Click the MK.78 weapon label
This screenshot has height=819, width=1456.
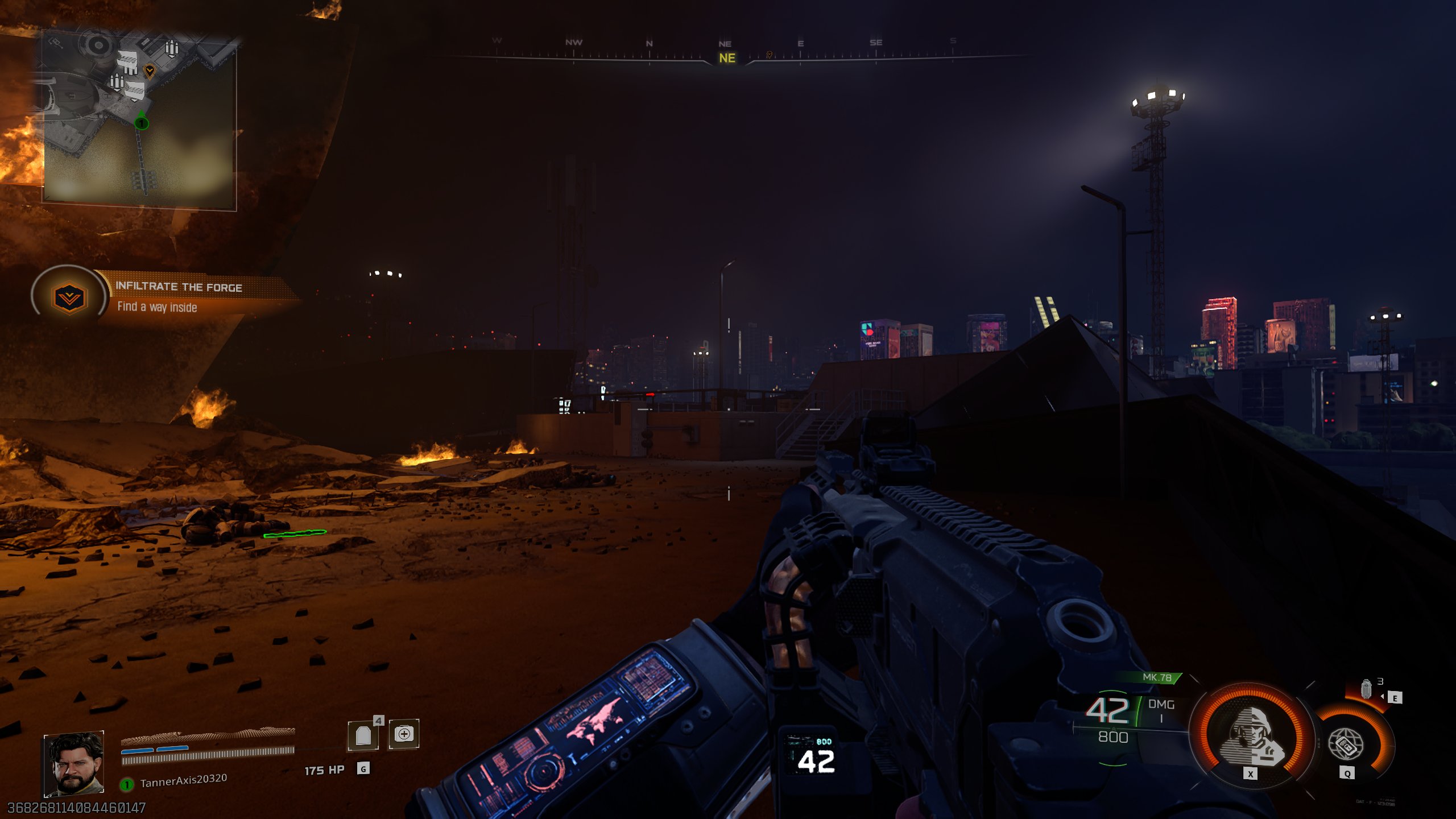coord(1157,677)
